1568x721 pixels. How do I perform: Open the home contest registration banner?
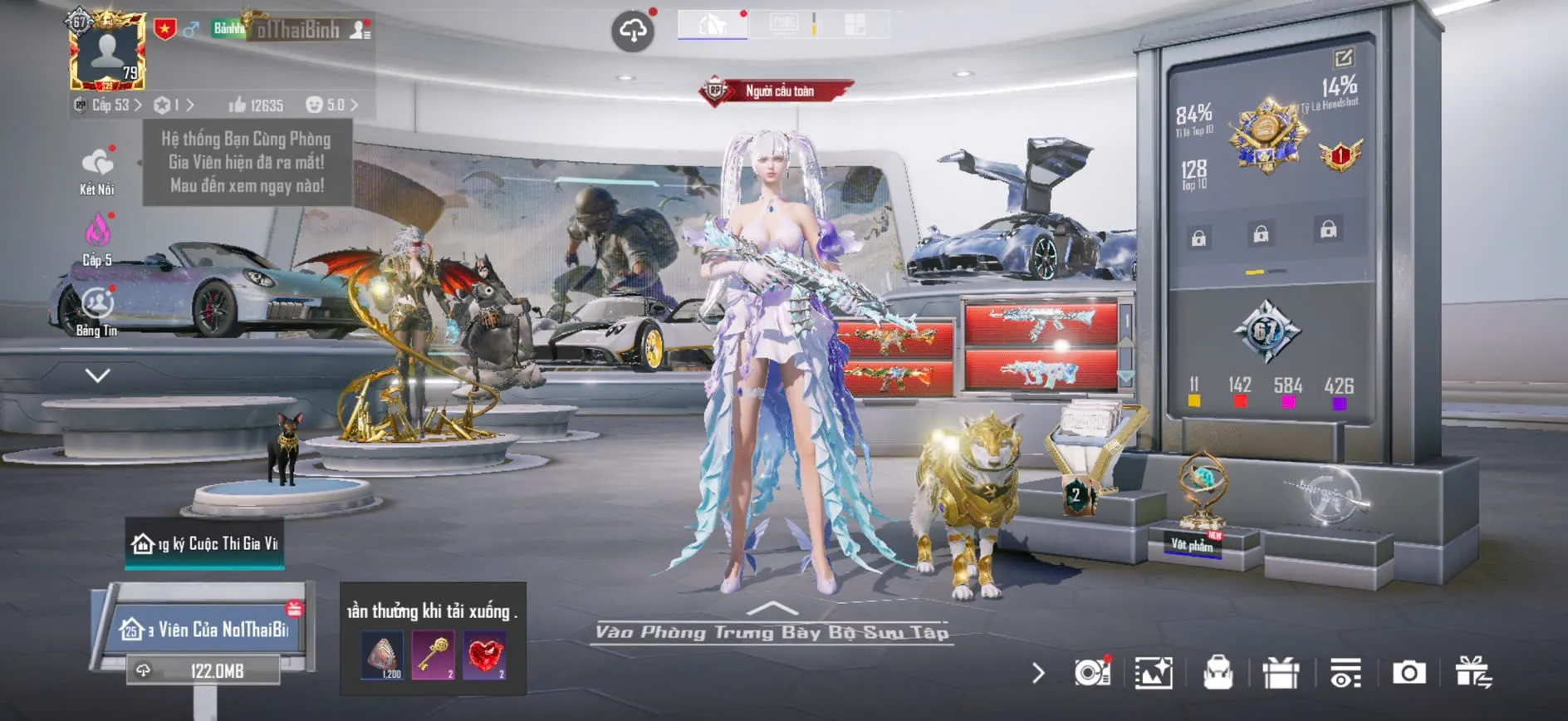pyautogui.click(x=205, y=543)
